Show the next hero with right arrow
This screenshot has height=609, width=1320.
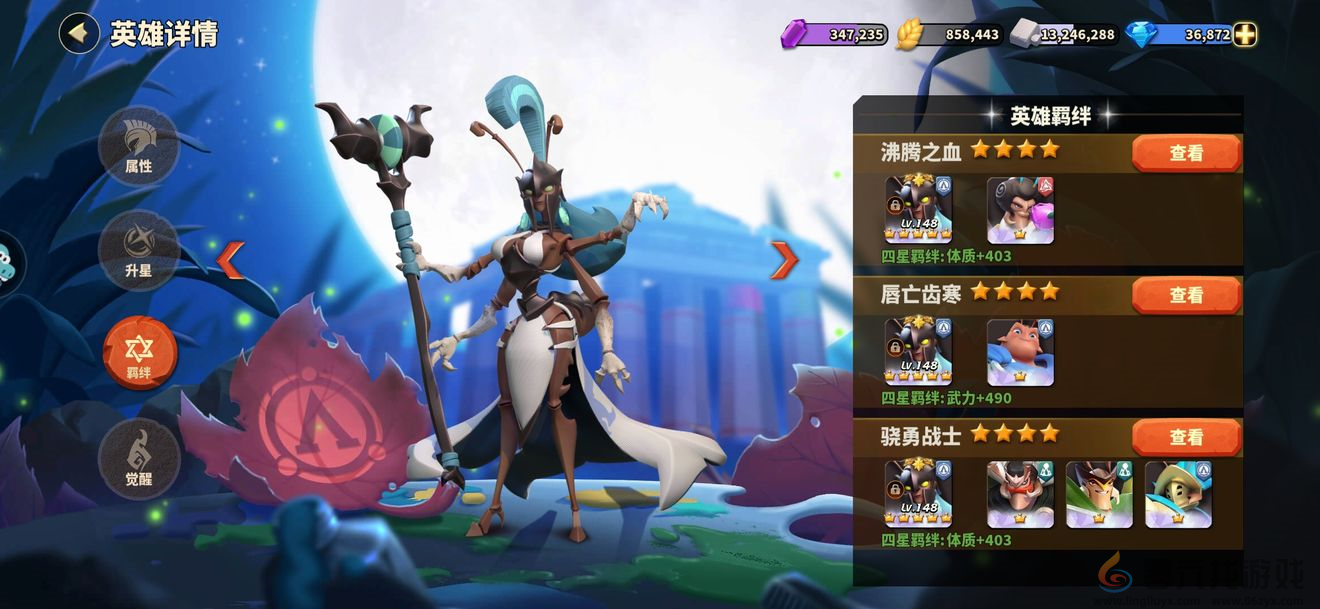784,260
